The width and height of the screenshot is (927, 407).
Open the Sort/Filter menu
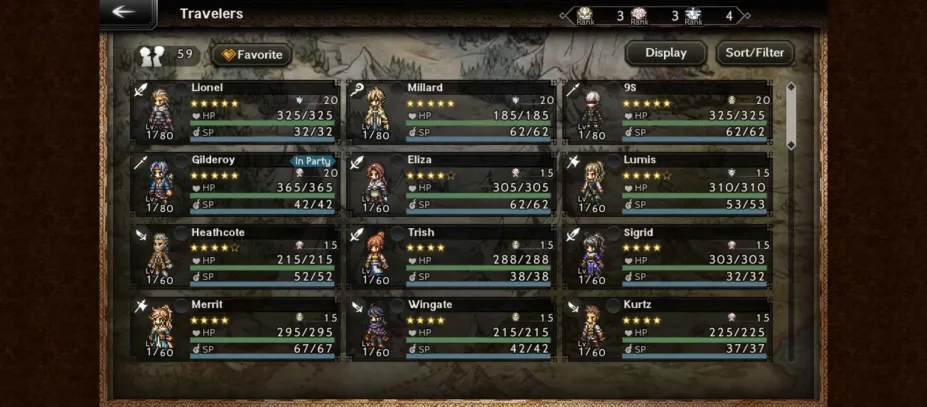[755, 53]
